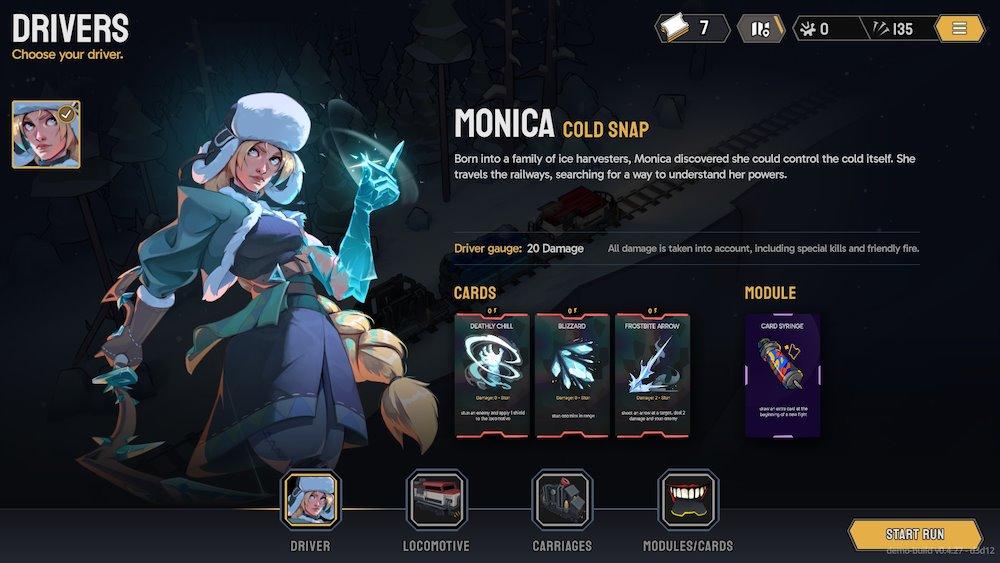Open the Modules/Cards tab
Viewport: 1000px width, 563px height.
688,501
